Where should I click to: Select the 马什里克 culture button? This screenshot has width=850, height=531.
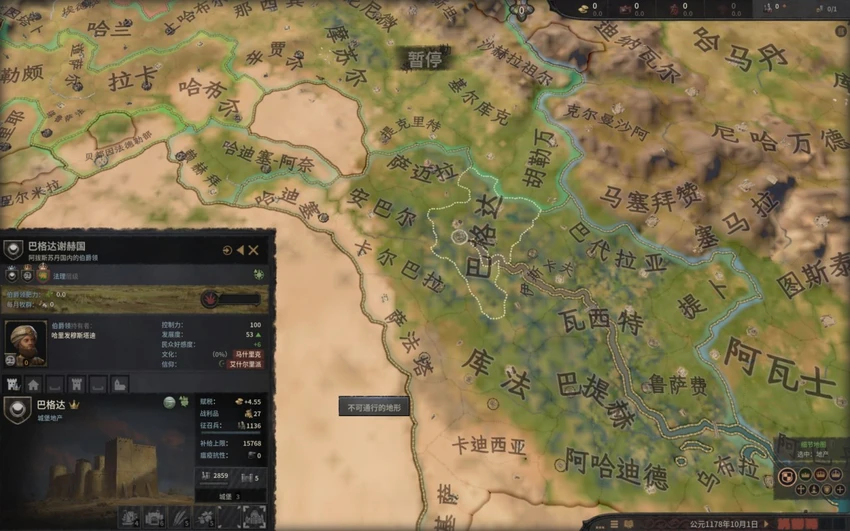[x=247, y=354]
